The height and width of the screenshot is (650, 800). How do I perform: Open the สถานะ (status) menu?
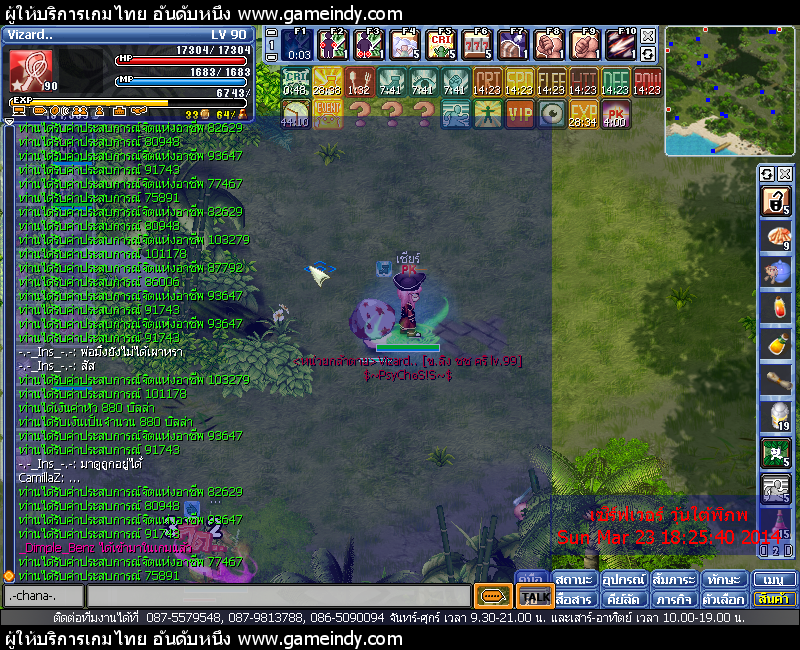(x=574, y=580)
